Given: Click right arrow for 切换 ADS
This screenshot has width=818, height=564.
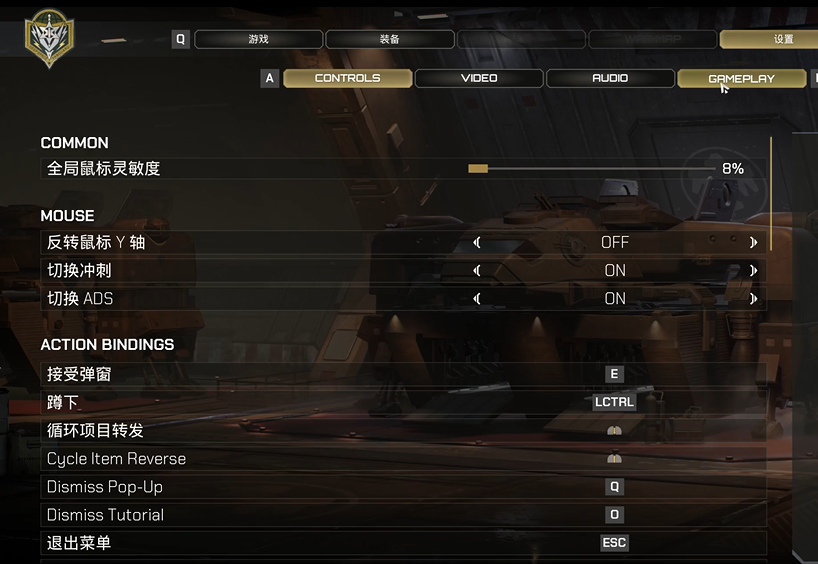Looking at the screenshot, I should click(x=753, y=298).
